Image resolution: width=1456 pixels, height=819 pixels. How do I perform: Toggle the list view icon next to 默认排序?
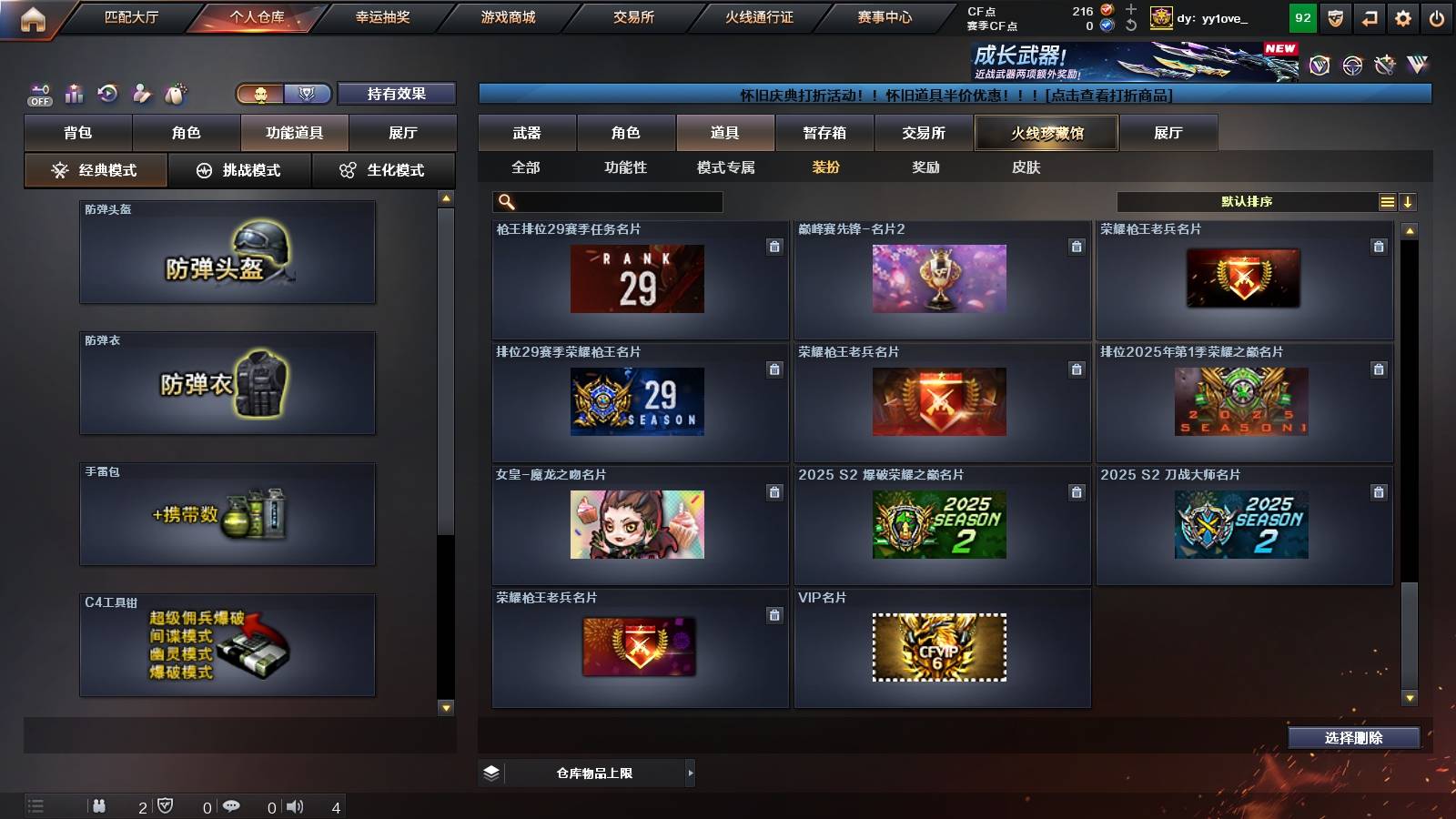coord(1387,201)
